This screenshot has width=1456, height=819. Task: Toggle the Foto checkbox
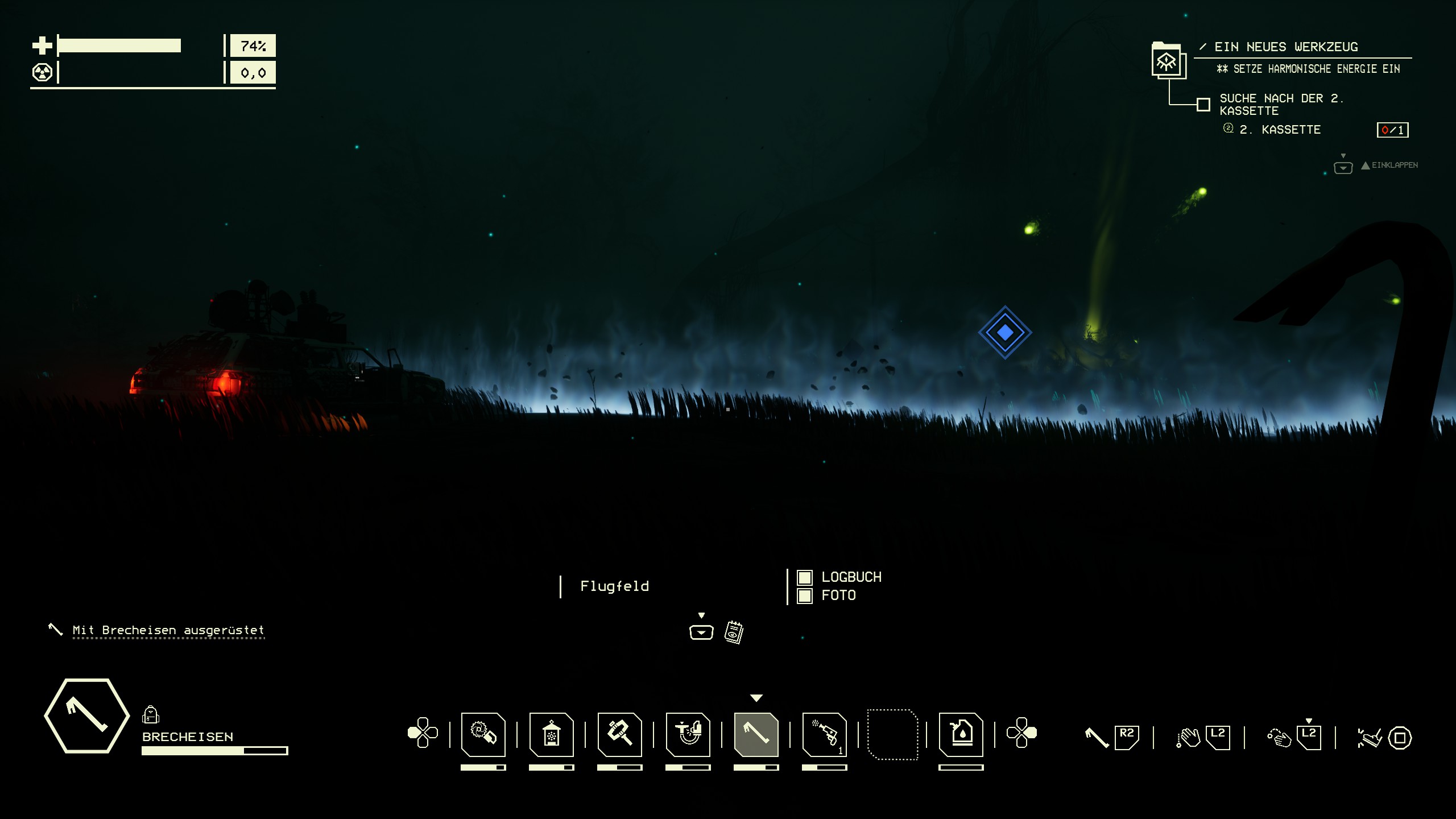coord(804,596)
